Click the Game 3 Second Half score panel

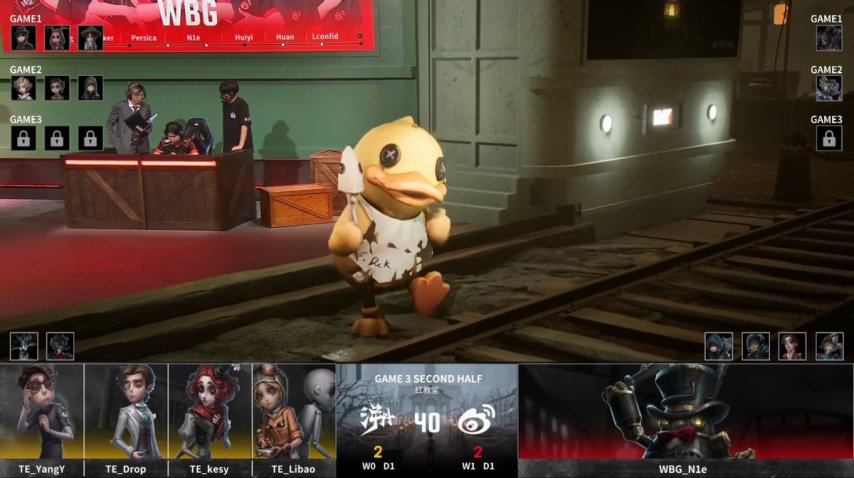click(427, 420)
